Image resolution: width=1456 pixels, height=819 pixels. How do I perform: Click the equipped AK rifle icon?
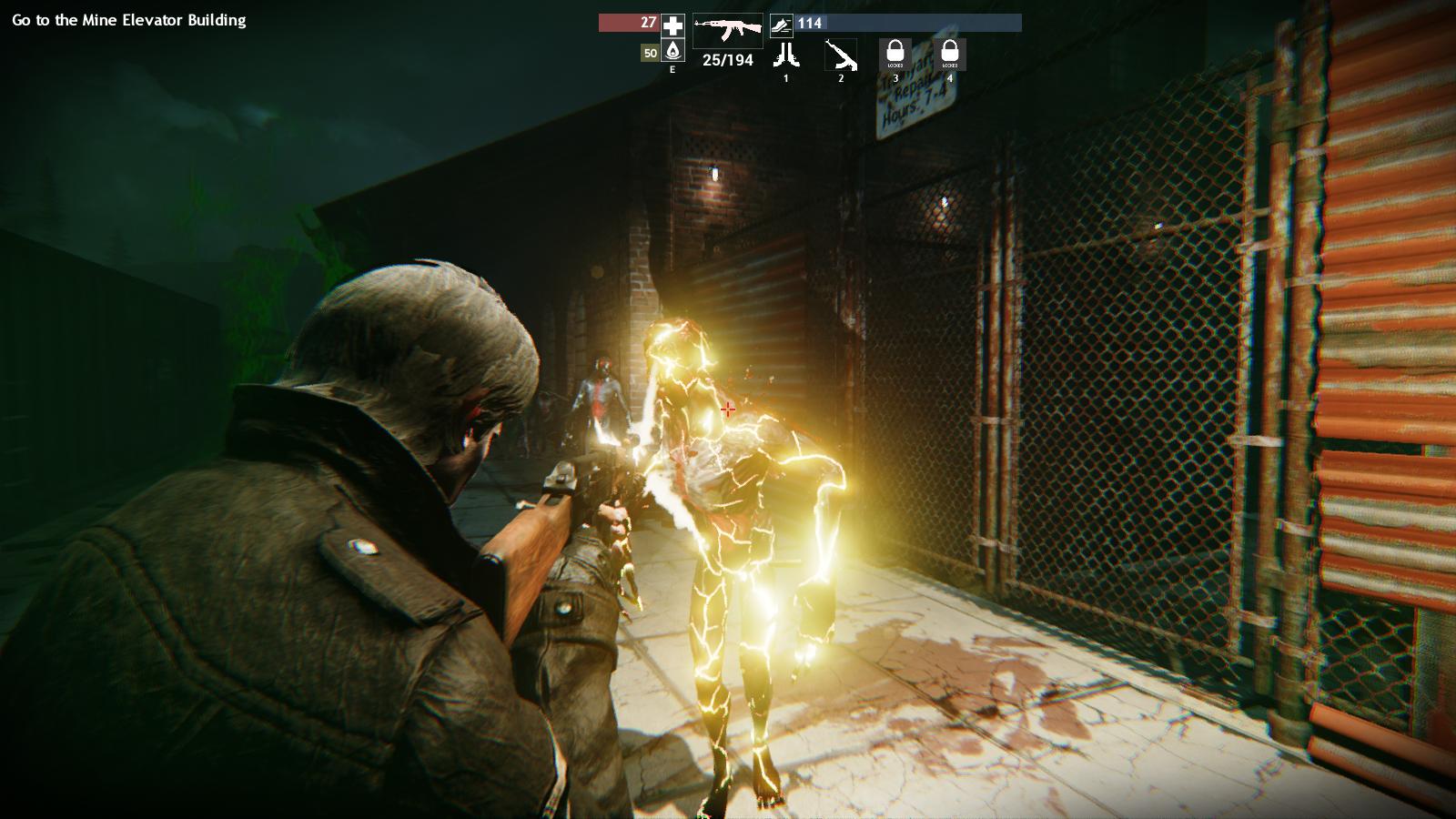pos(728,31)
